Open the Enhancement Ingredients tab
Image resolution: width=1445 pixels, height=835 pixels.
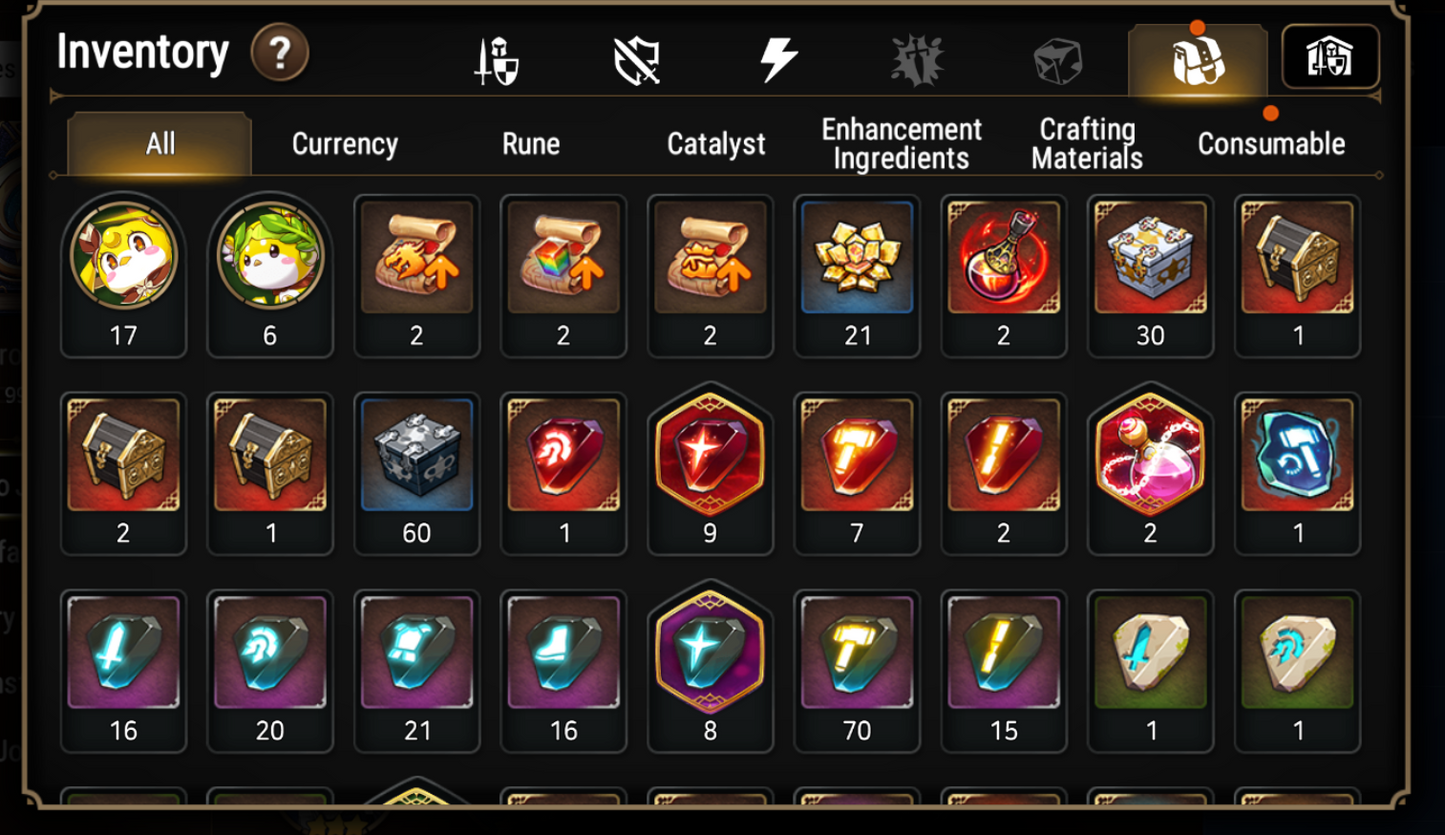click(899, 143)
